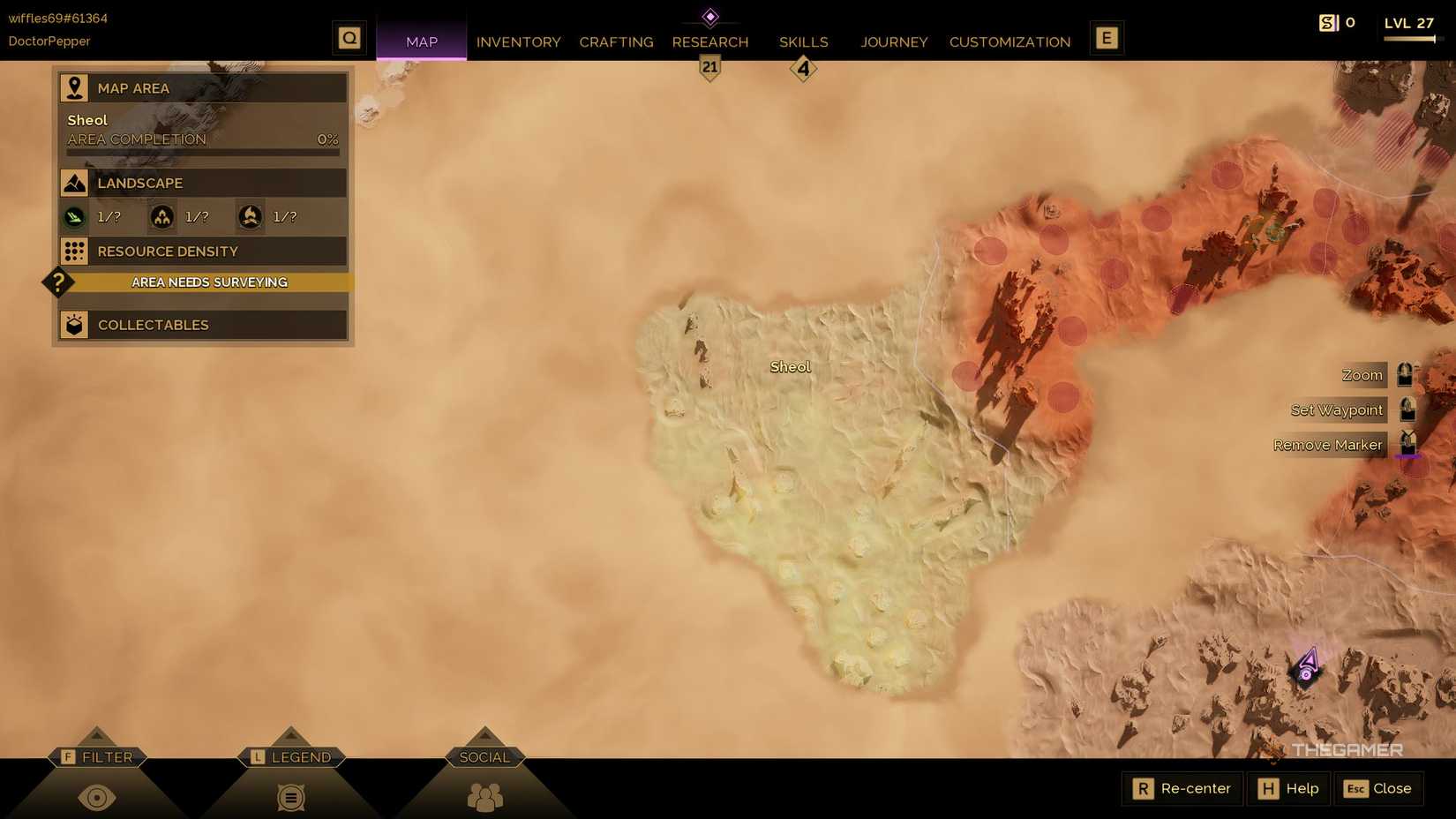This screenshot has width=1456, height=819.
Task: Expand the Social panel chevron arrow
Action: pyautogui.click(x=484, y=733)
